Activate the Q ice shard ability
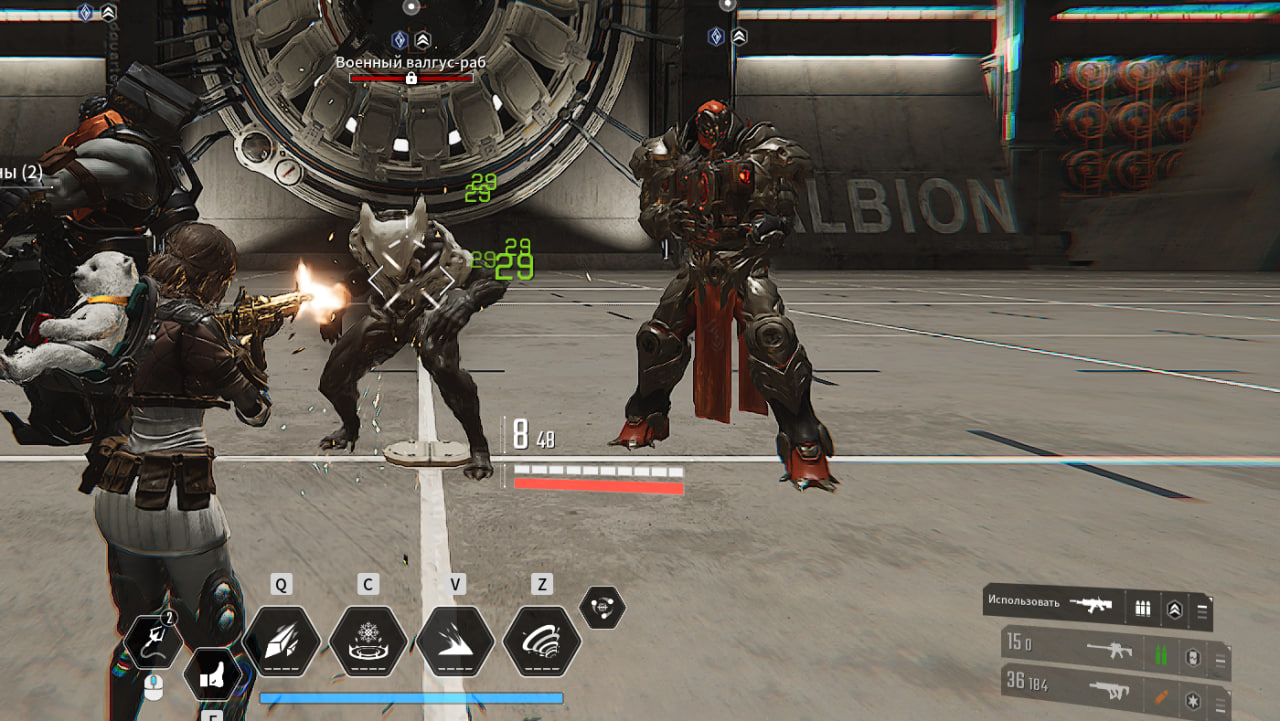 281,642
